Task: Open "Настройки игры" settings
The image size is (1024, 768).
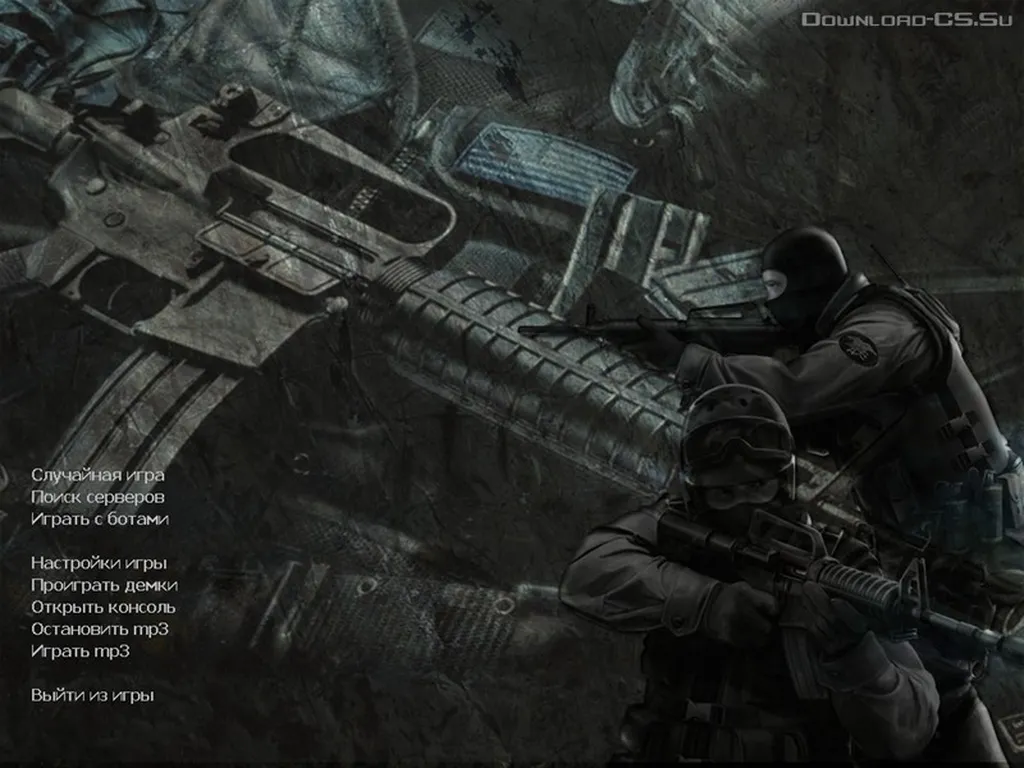Action: [98, 563]
